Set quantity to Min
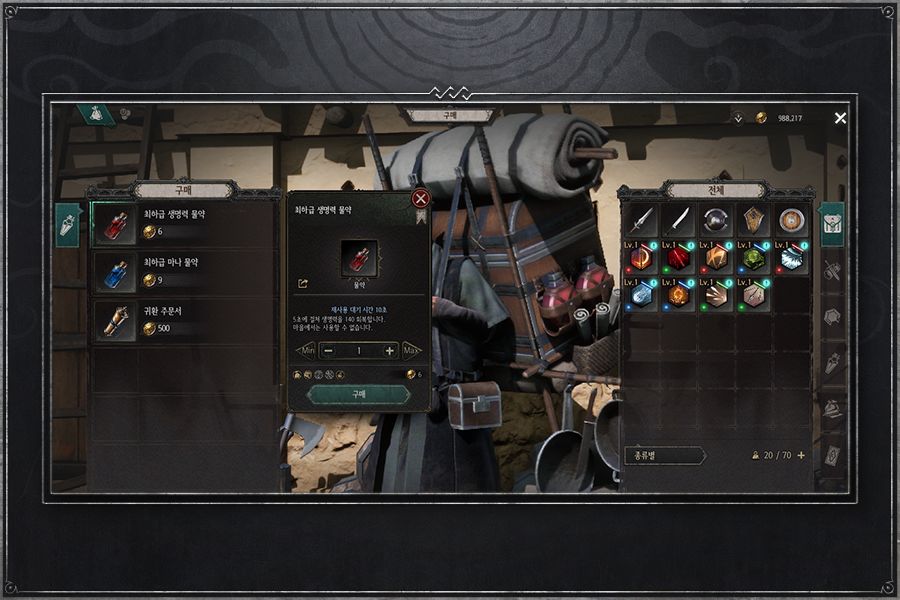The width and height of the screenshot is (900, 600). point(307,351)
